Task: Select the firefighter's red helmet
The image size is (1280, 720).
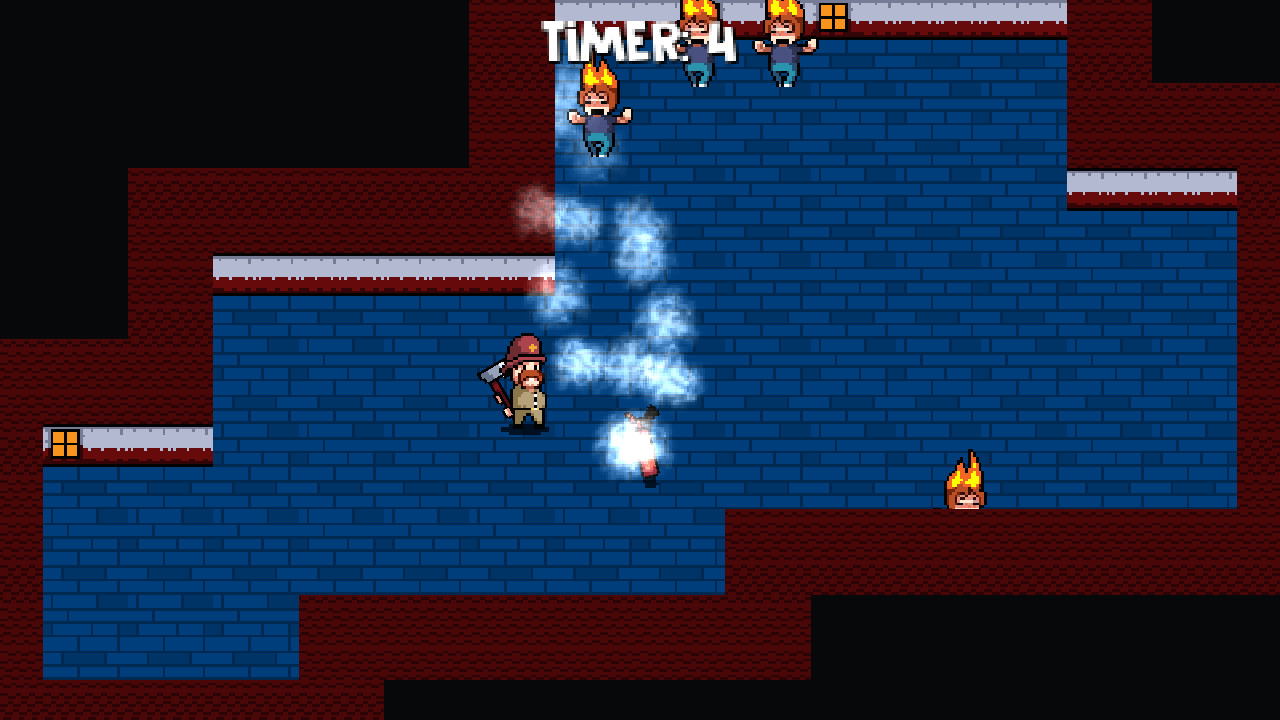Action: (525, 347)
